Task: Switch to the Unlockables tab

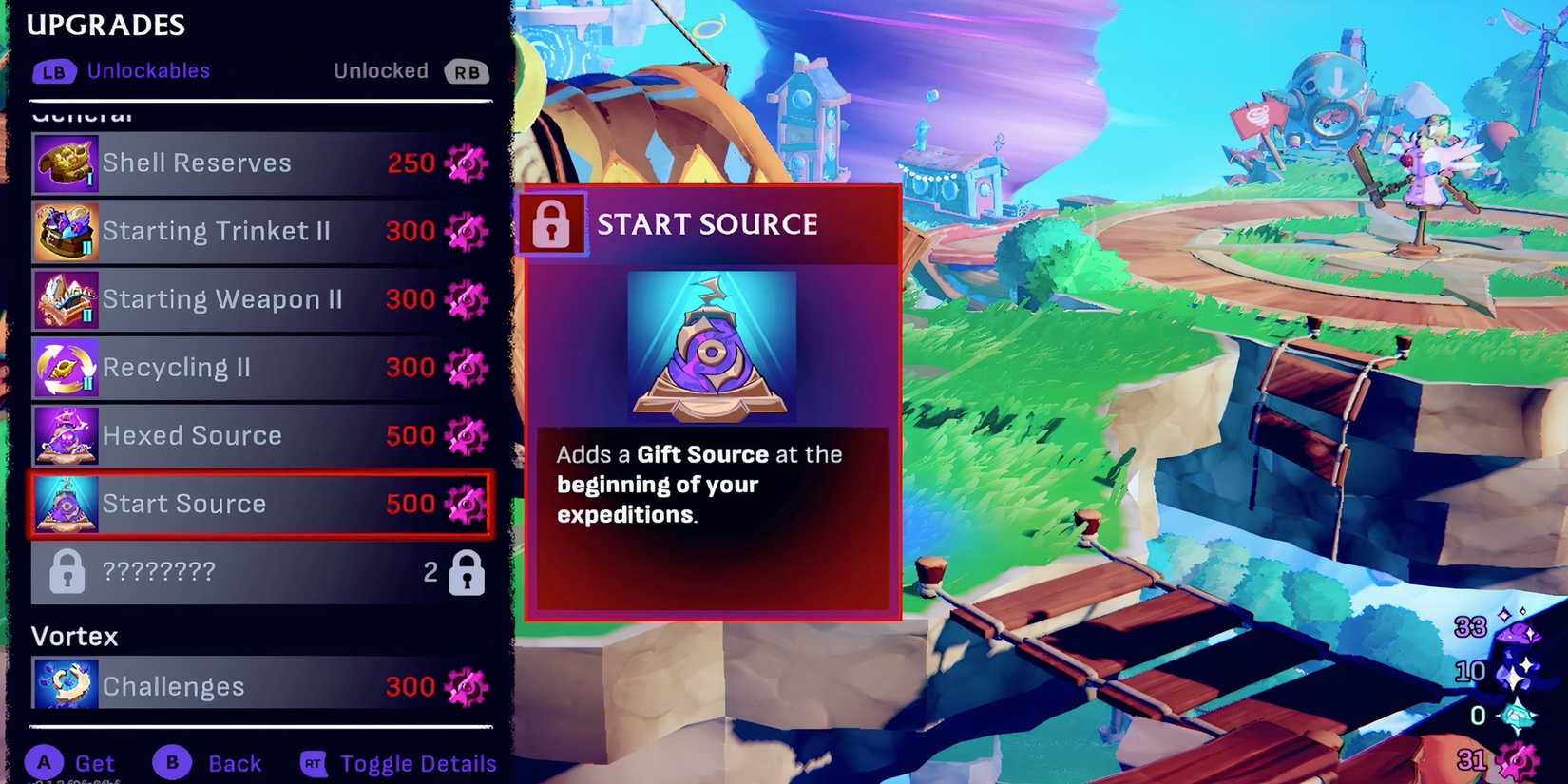Action: coord(148,70)
